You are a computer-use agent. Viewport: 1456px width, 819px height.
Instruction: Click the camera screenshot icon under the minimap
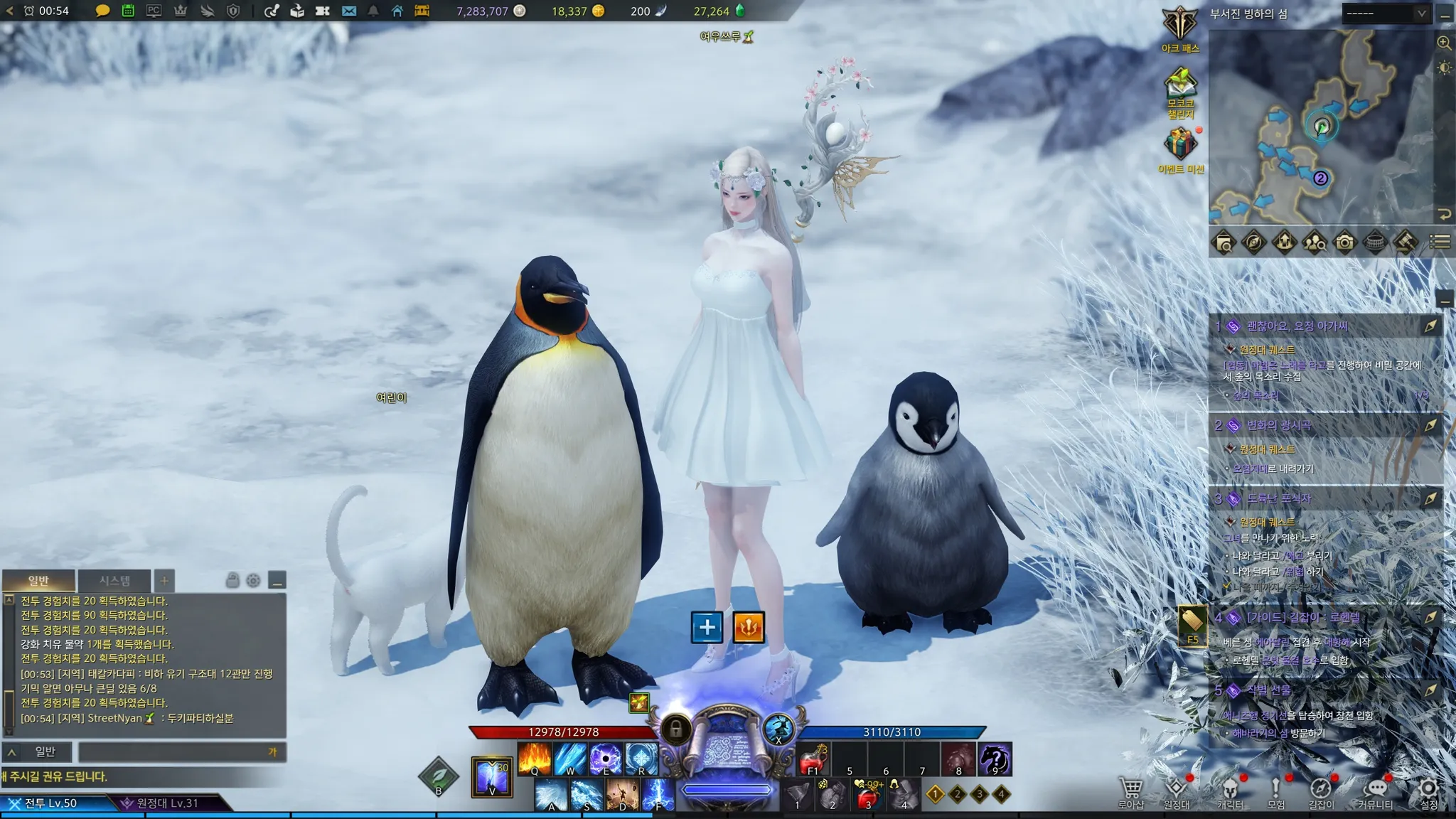tap(1344, 242)
